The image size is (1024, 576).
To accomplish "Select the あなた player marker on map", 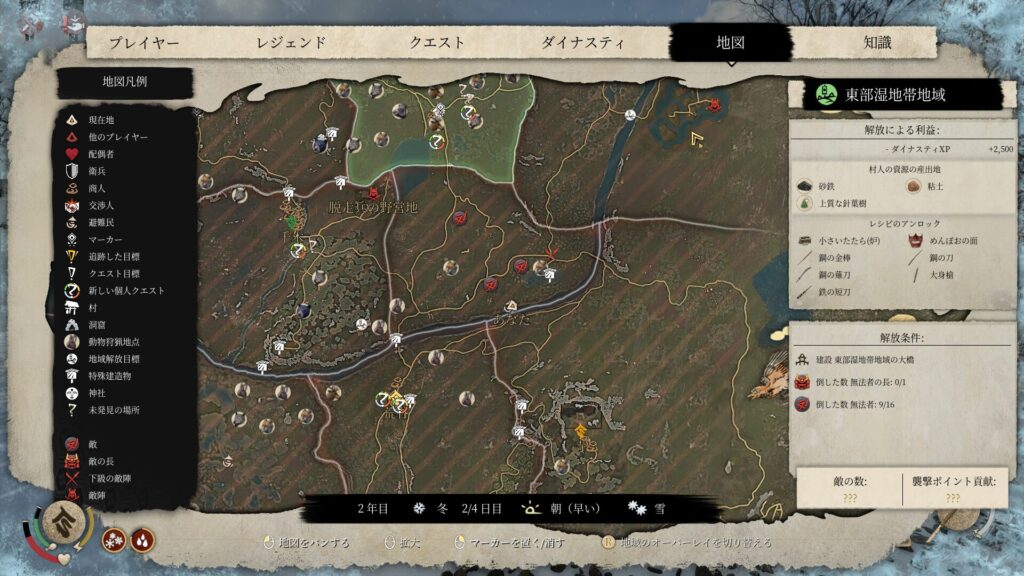I will pyautogui.click(x=511, y=304).
